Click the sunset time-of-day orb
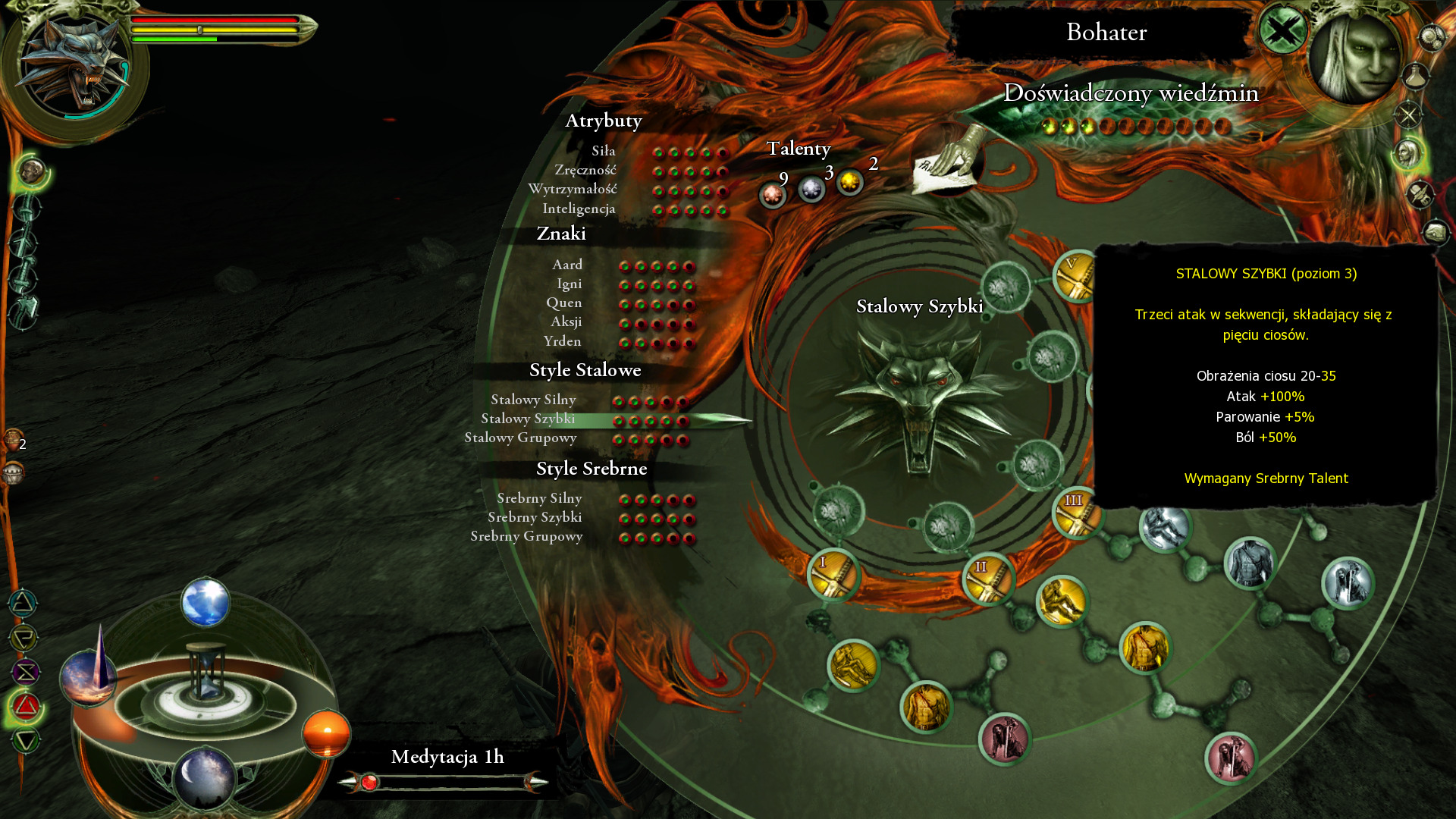Screen dimensions: 1456x819 [326, 733]
